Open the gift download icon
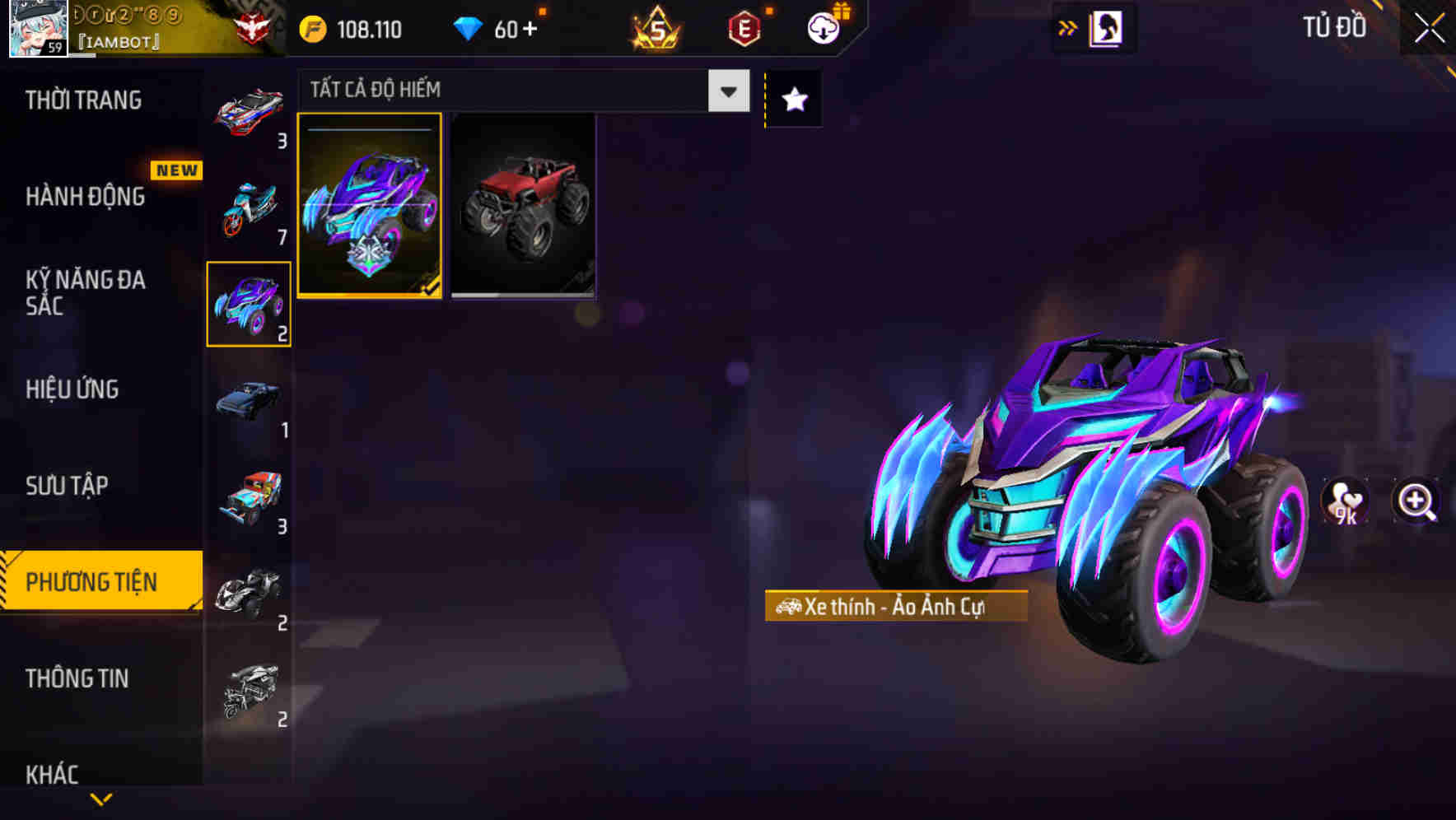 pos(821,27)
